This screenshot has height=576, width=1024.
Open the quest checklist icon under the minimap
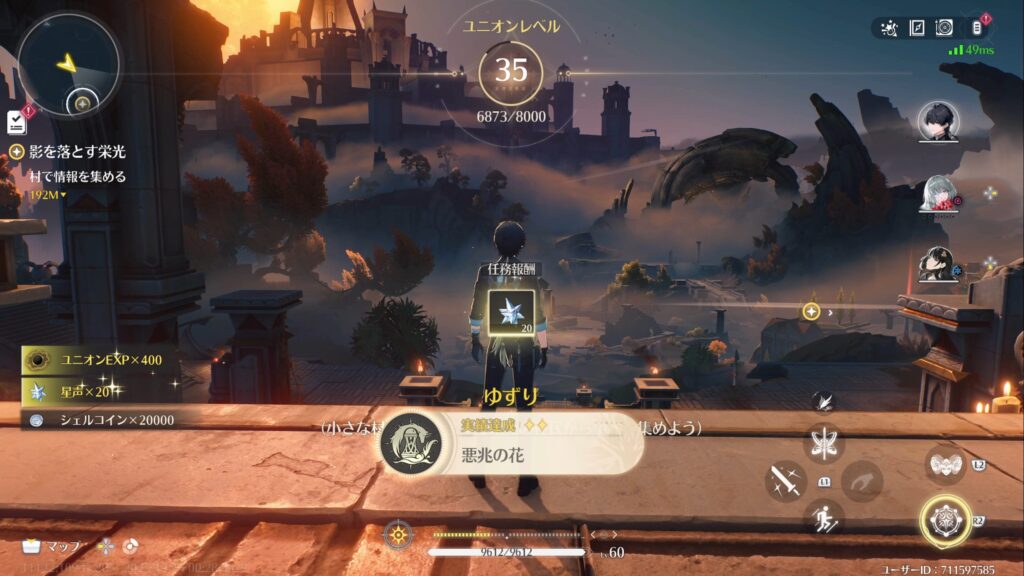16,122
